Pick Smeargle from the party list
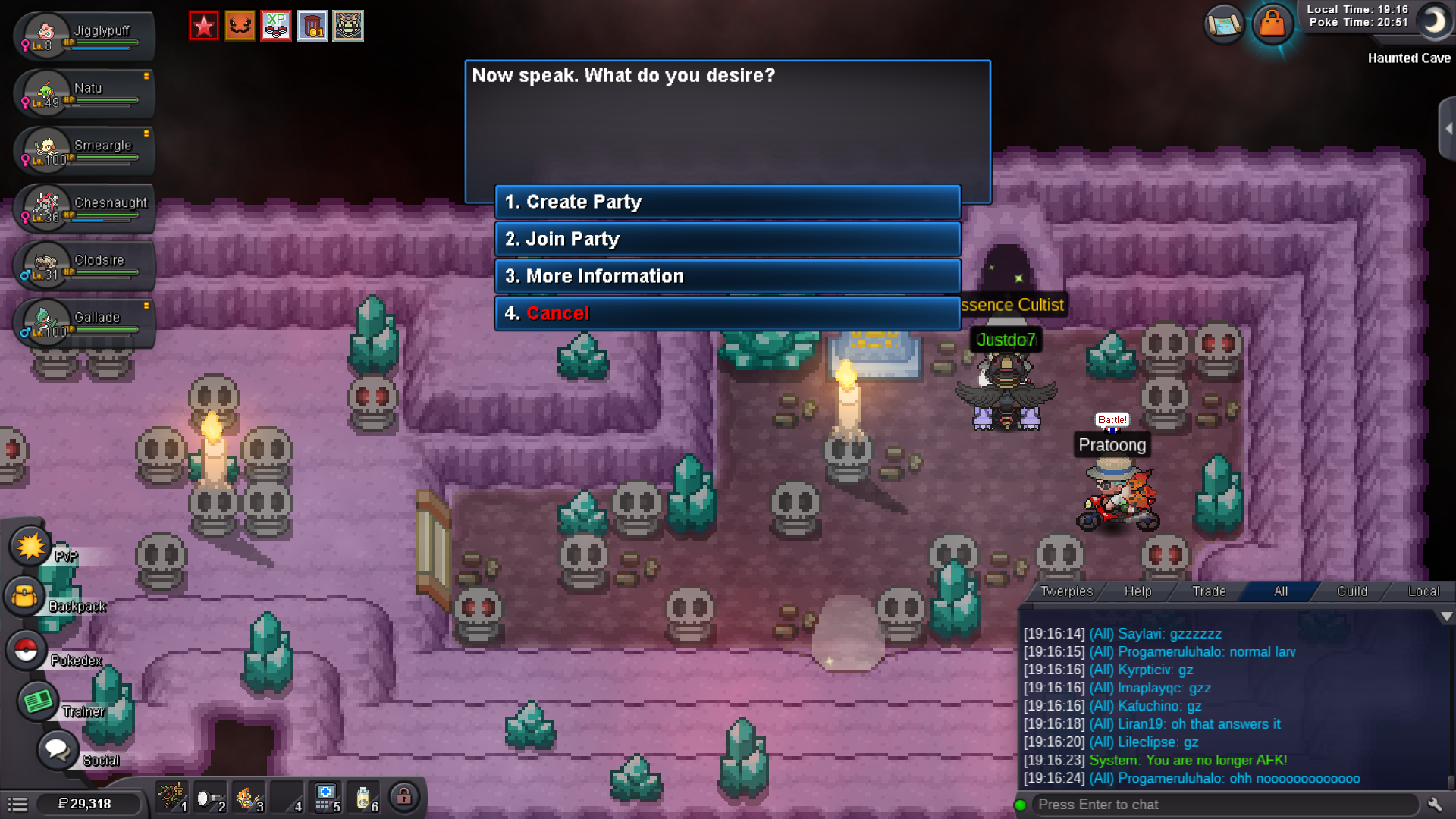The height and width of the screenshot is (819, 1456). coord(83,150)
